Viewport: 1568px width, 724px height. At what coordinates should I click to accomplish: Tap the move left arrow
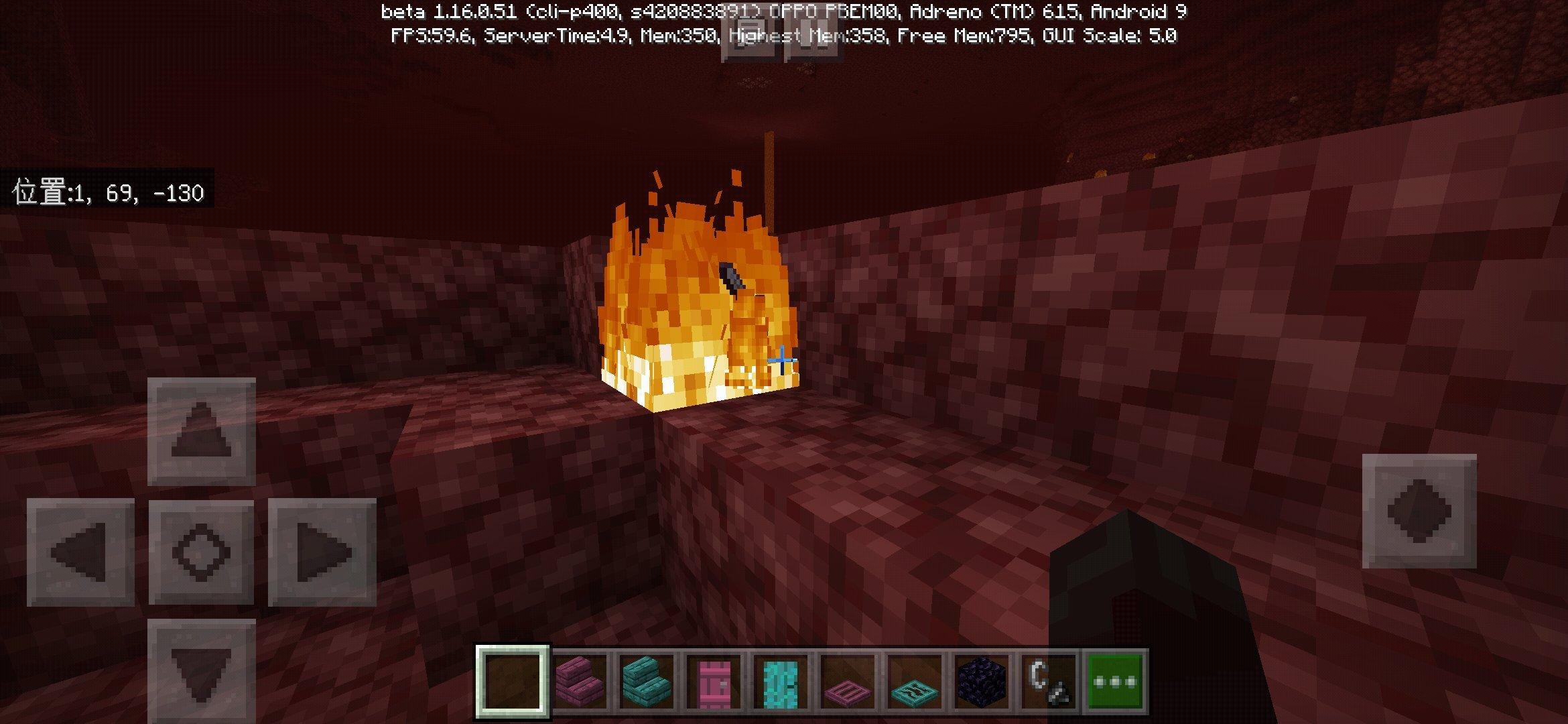(x=80, y=552)
